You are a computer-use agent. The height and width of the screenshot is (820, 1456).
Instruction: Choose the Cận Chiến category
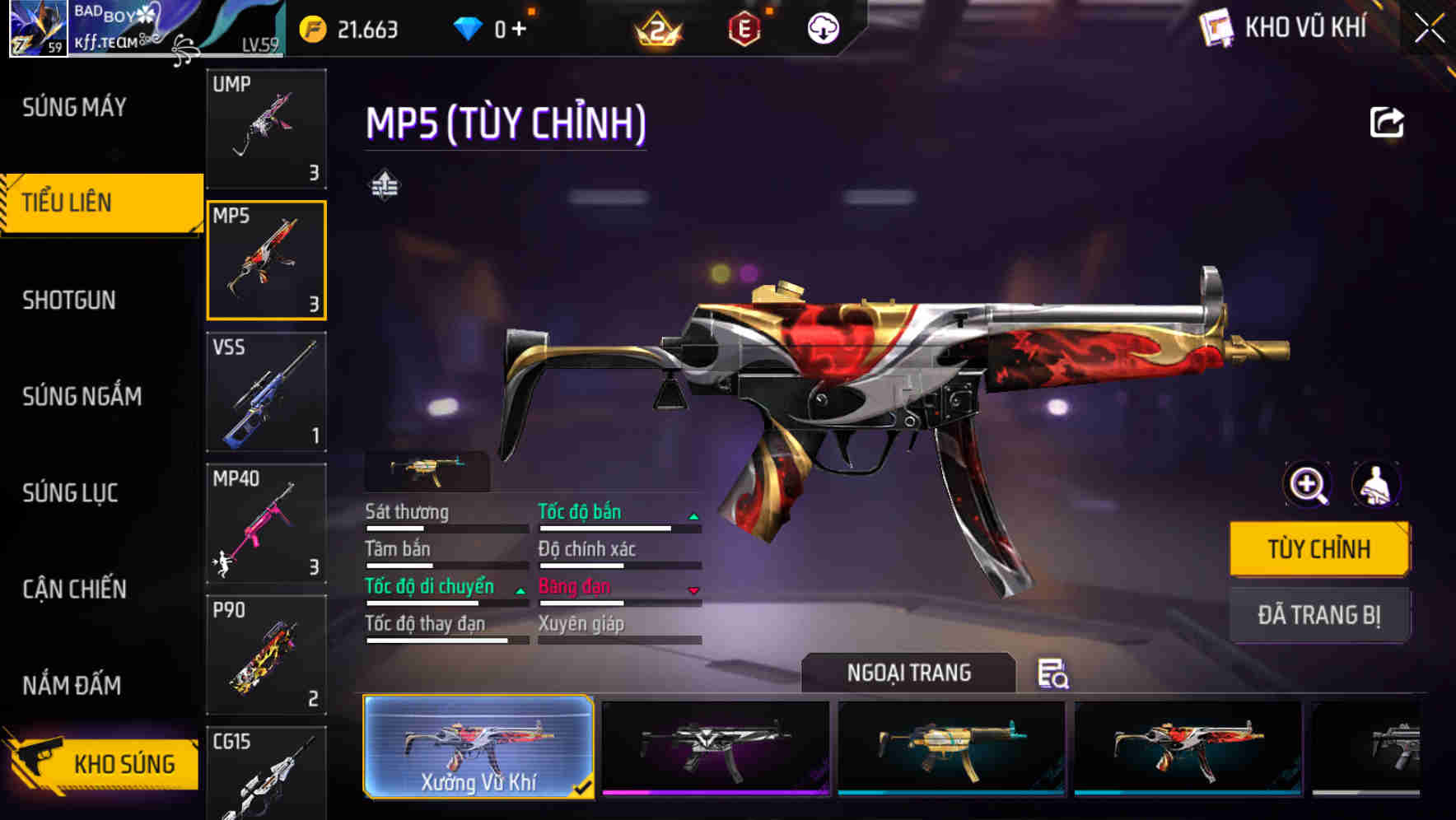tap(74, 589)
